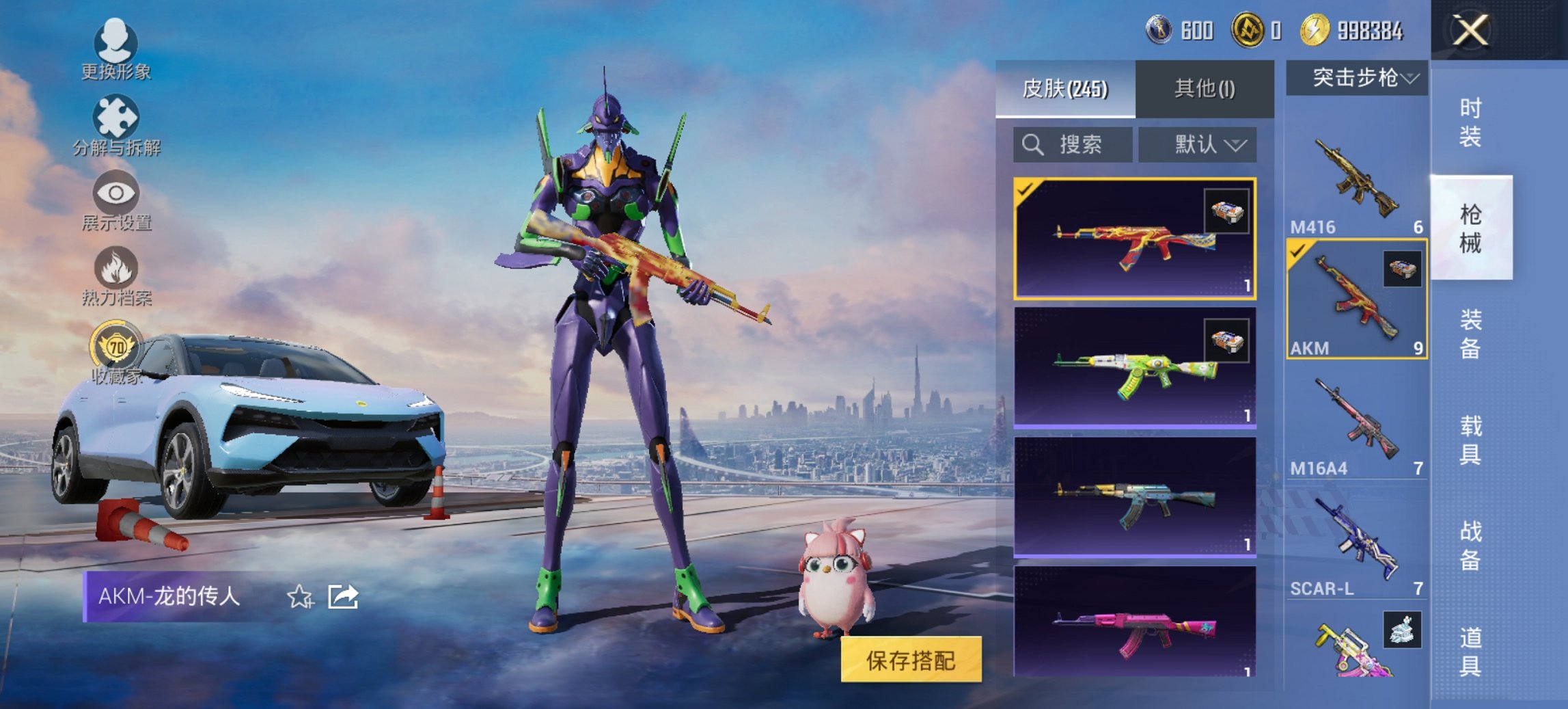Image resolution: width=1568 pixels, height=709 pixels.
Task: Select the green and white AKM skin
Action: (1134, 368)
